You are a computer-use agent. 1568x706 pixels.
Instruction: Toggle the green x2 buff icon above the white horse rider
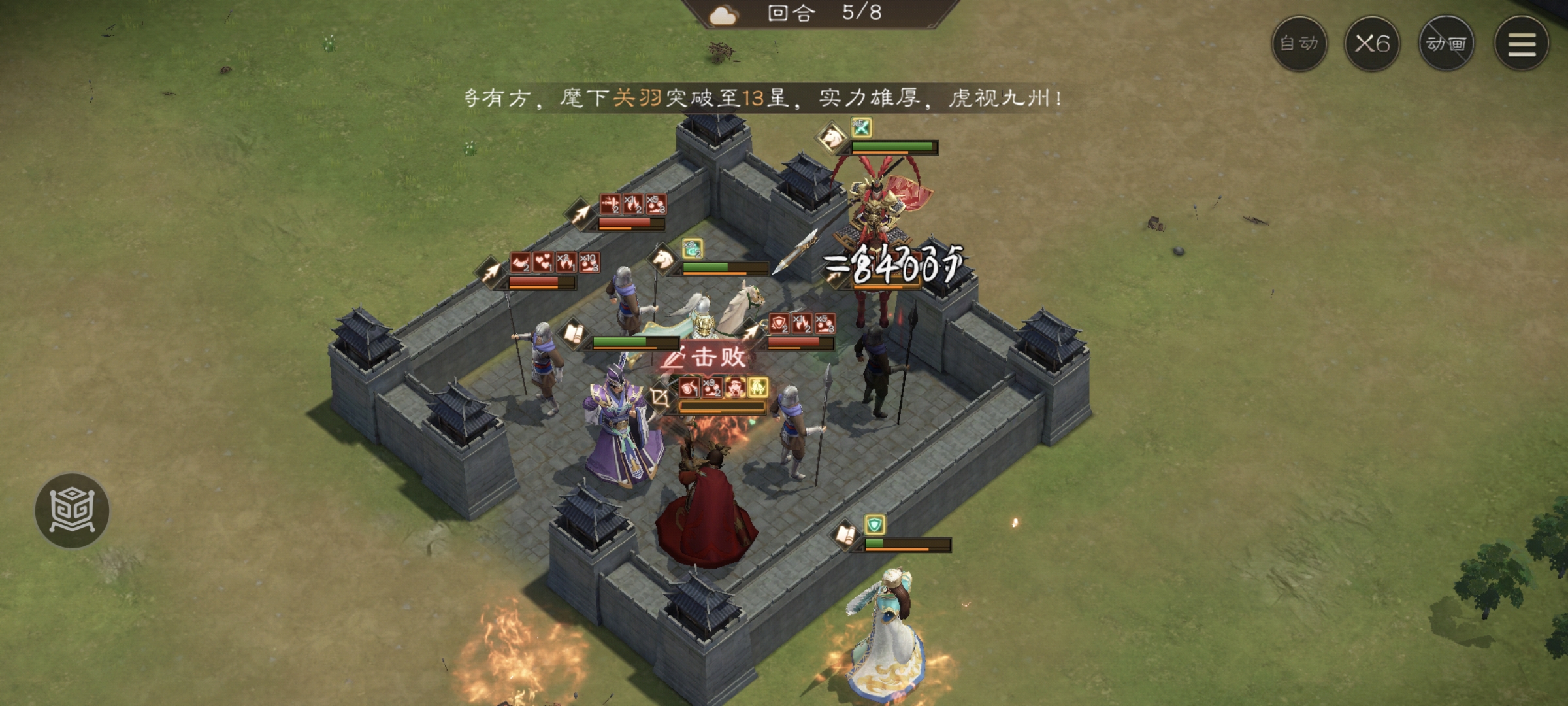(691, 248)
